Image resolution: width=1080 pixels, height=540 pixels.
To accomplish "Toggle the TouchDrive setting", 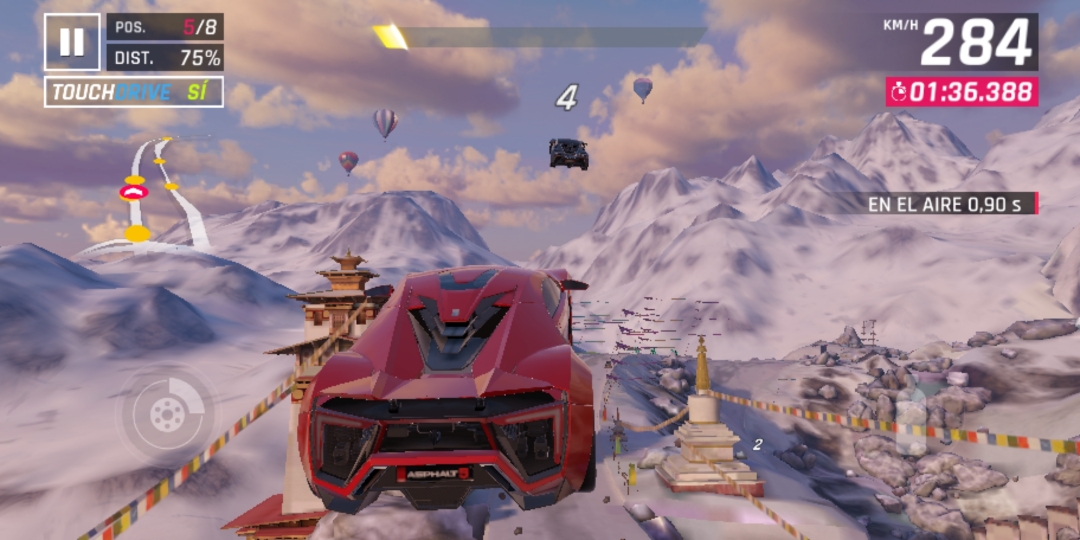I will coord(134,93).
